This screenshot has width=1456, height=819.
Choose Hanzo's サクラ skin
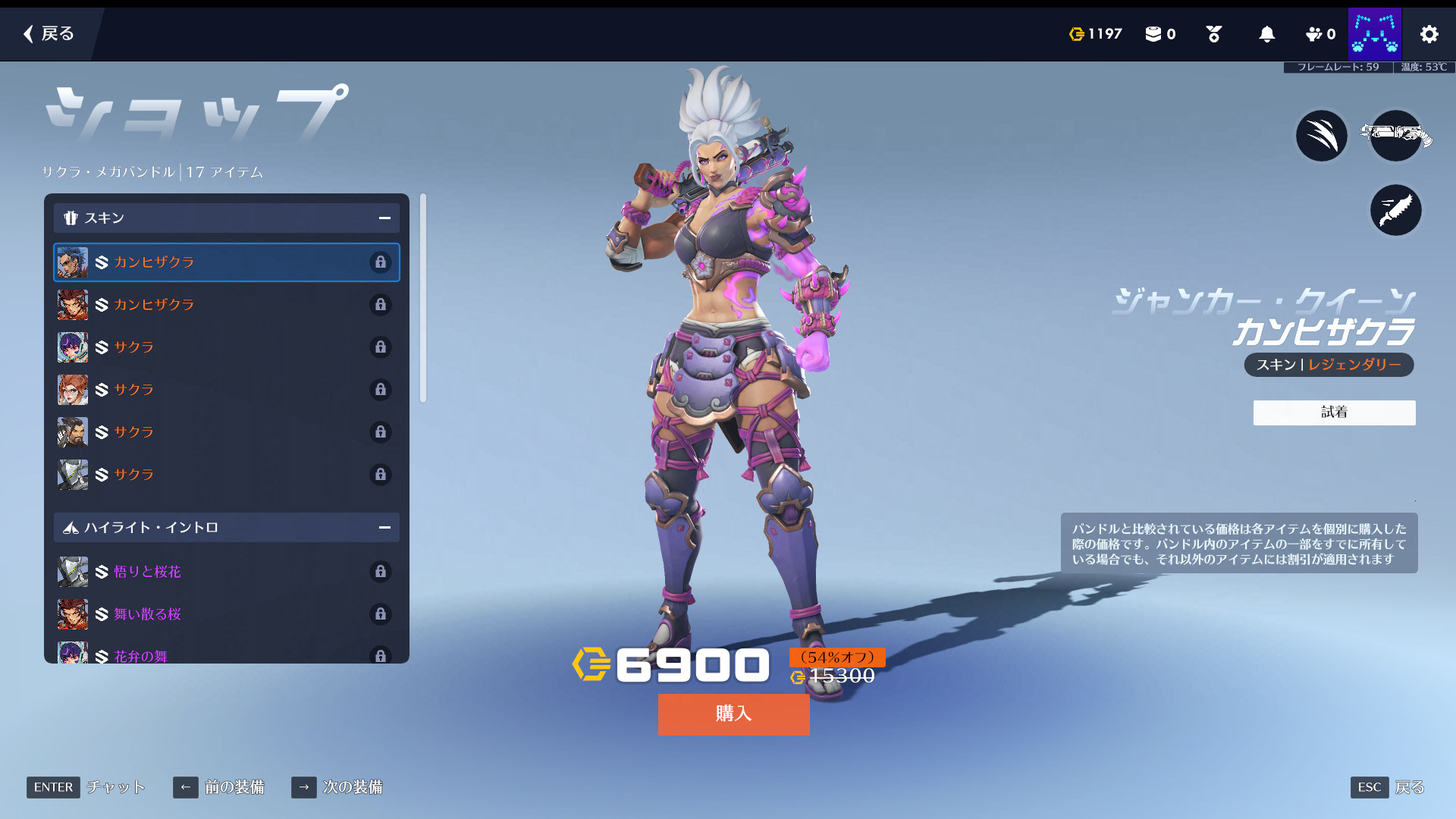[x=226, y=432]
